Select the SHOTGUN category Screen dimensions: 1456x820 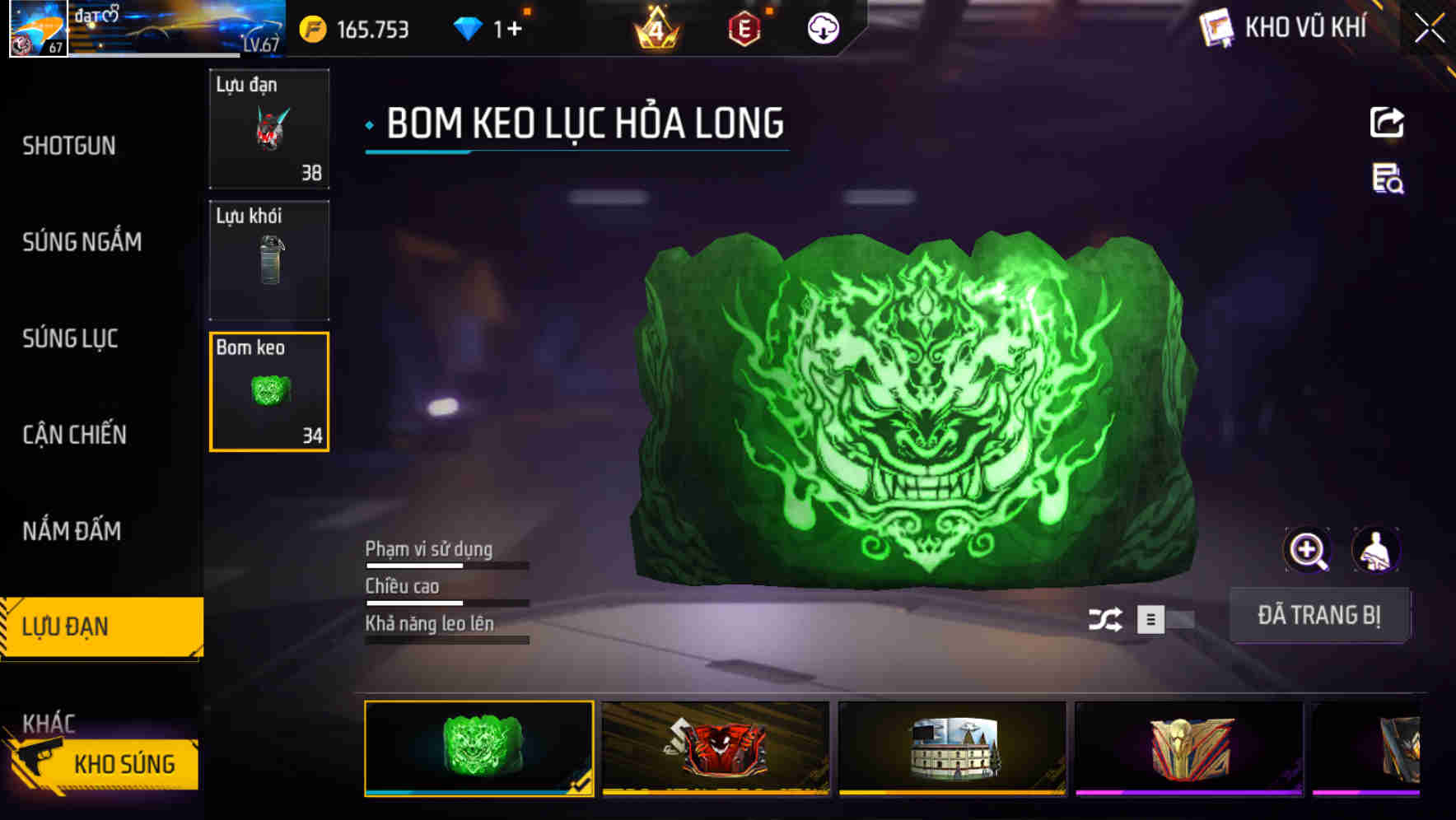point(69,146)
